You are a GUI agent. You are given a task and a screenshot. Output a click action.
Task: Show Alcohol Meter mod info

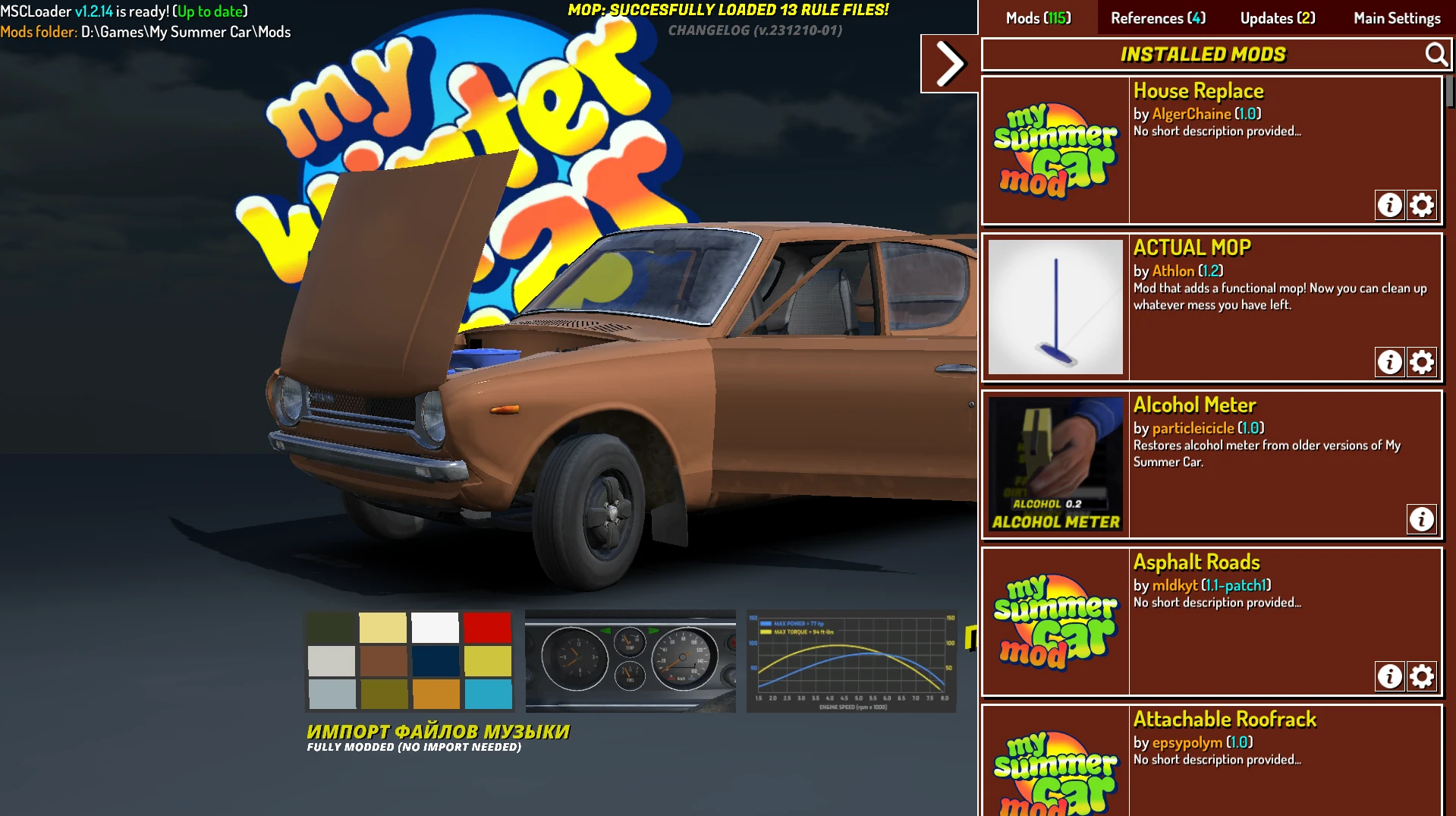(x=1422, y=519)
